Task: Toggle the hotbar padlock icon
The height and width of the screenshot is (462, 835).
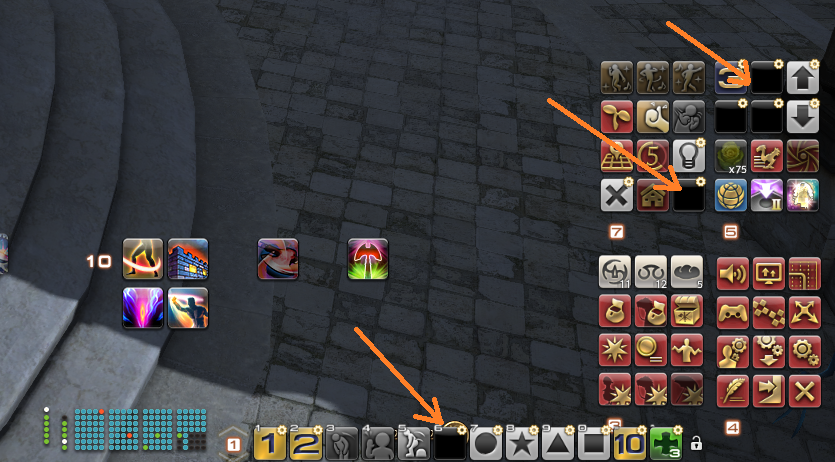Action: point(696,443)
